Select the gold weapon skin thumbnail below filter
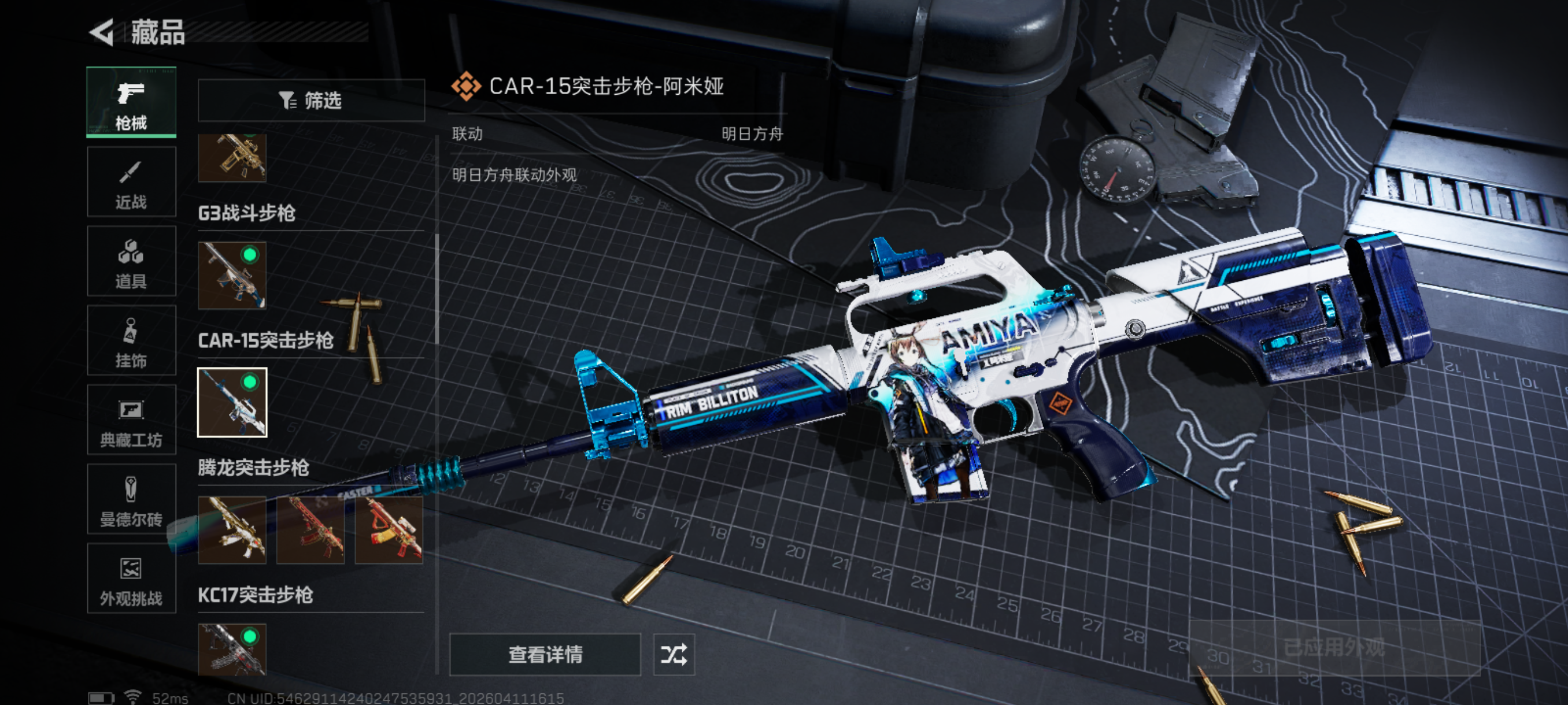Image resolution: width=1568 pixels, height=705 pixels. 232,158
